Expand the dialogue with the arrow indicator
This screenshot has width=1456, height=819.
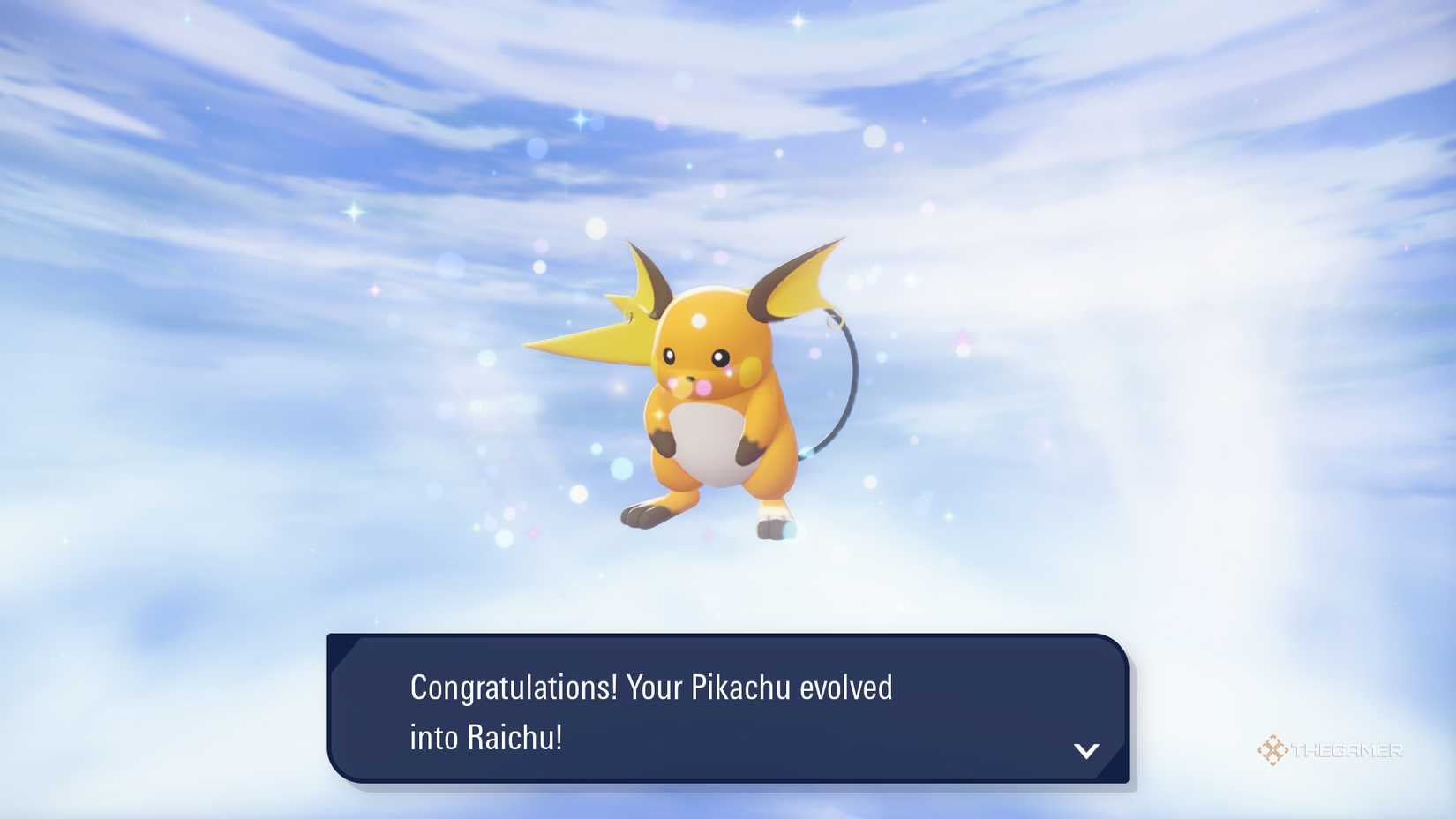pos(1088,752)
